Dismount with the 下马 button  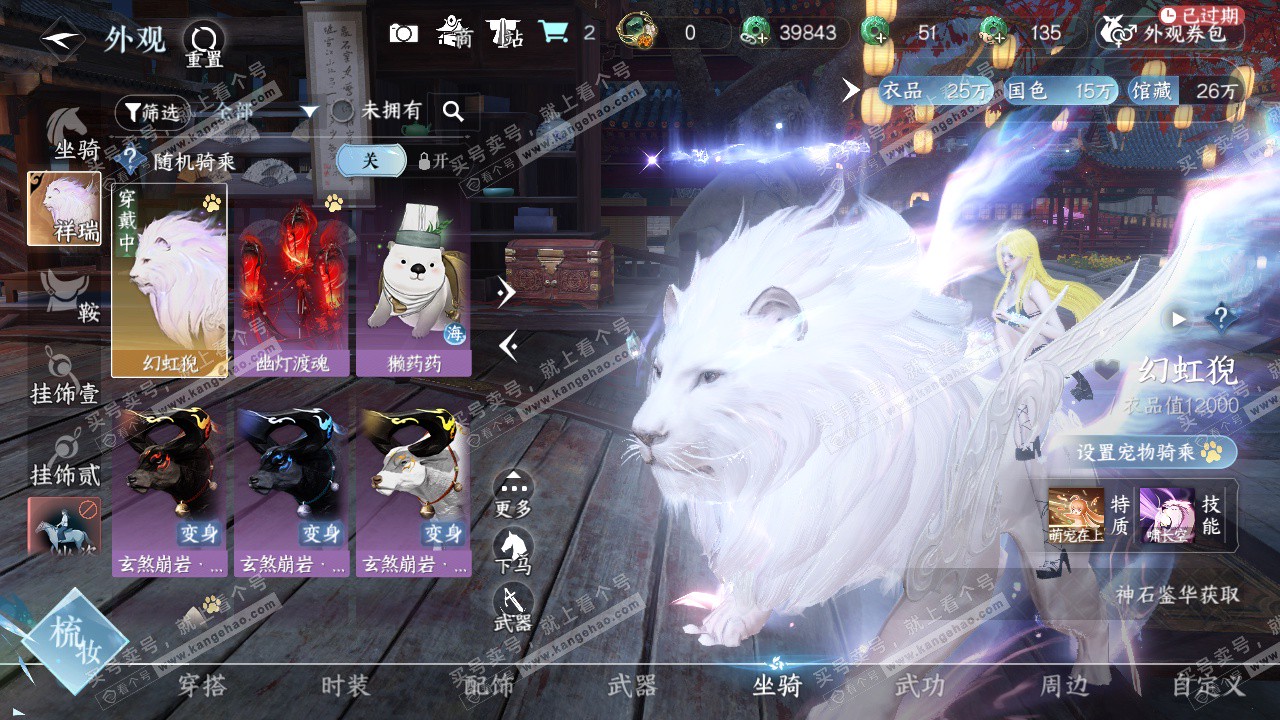coord(513,550)
